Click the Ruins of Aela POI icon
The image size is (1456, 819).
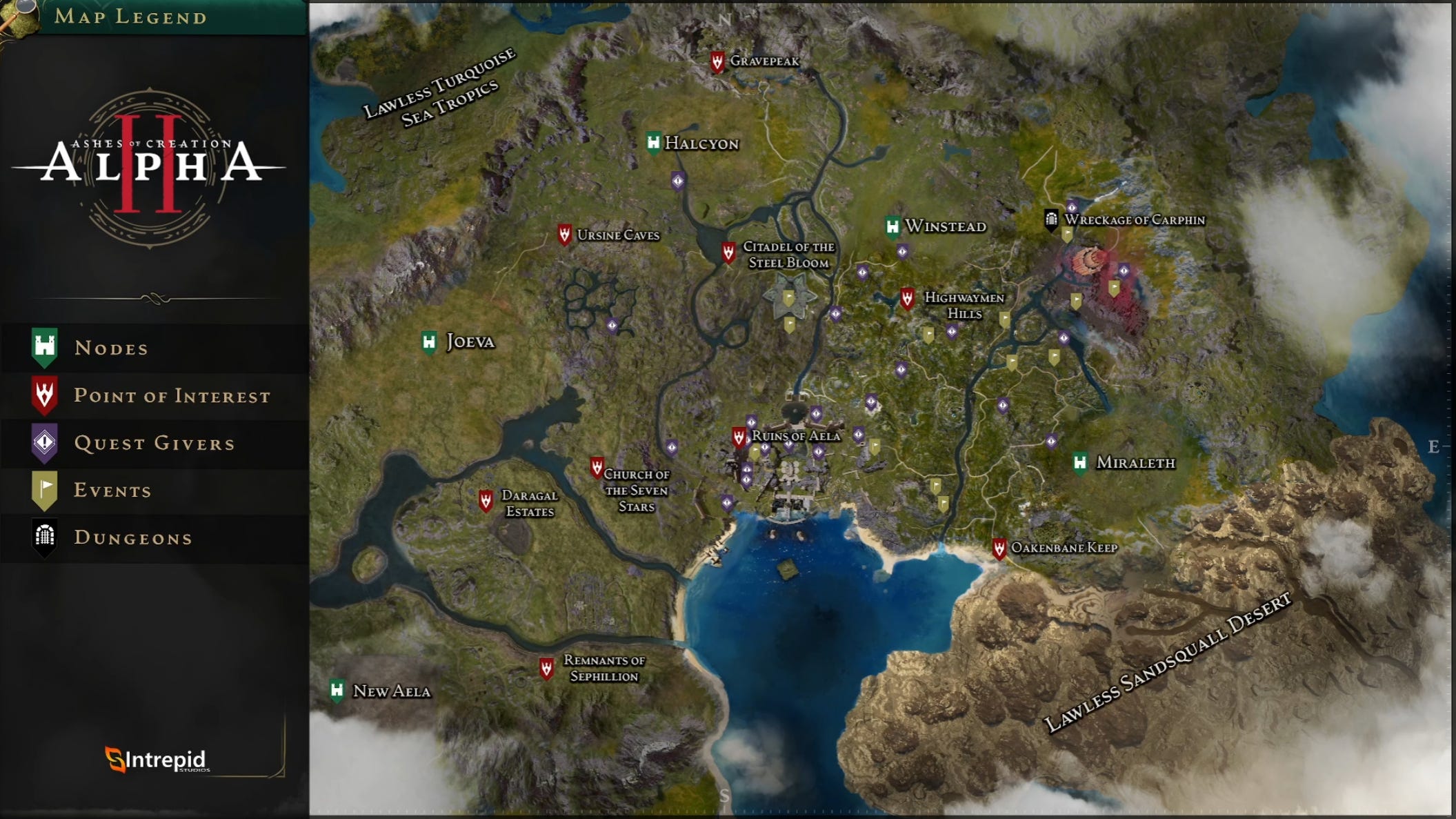tap(737, 436)
